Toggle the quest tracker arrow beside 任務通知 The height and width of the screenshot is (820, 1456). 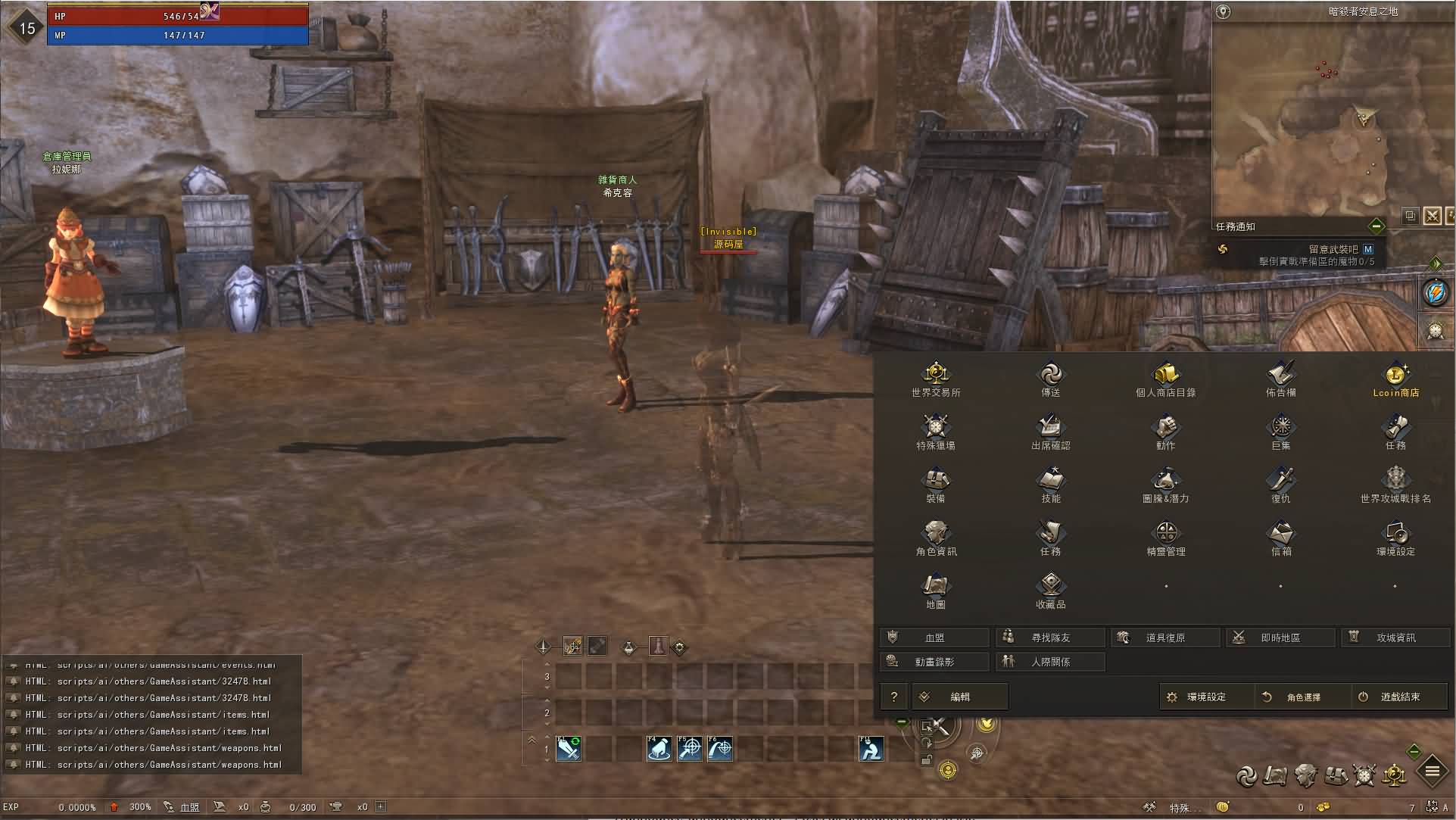(x=1376, y=226)
